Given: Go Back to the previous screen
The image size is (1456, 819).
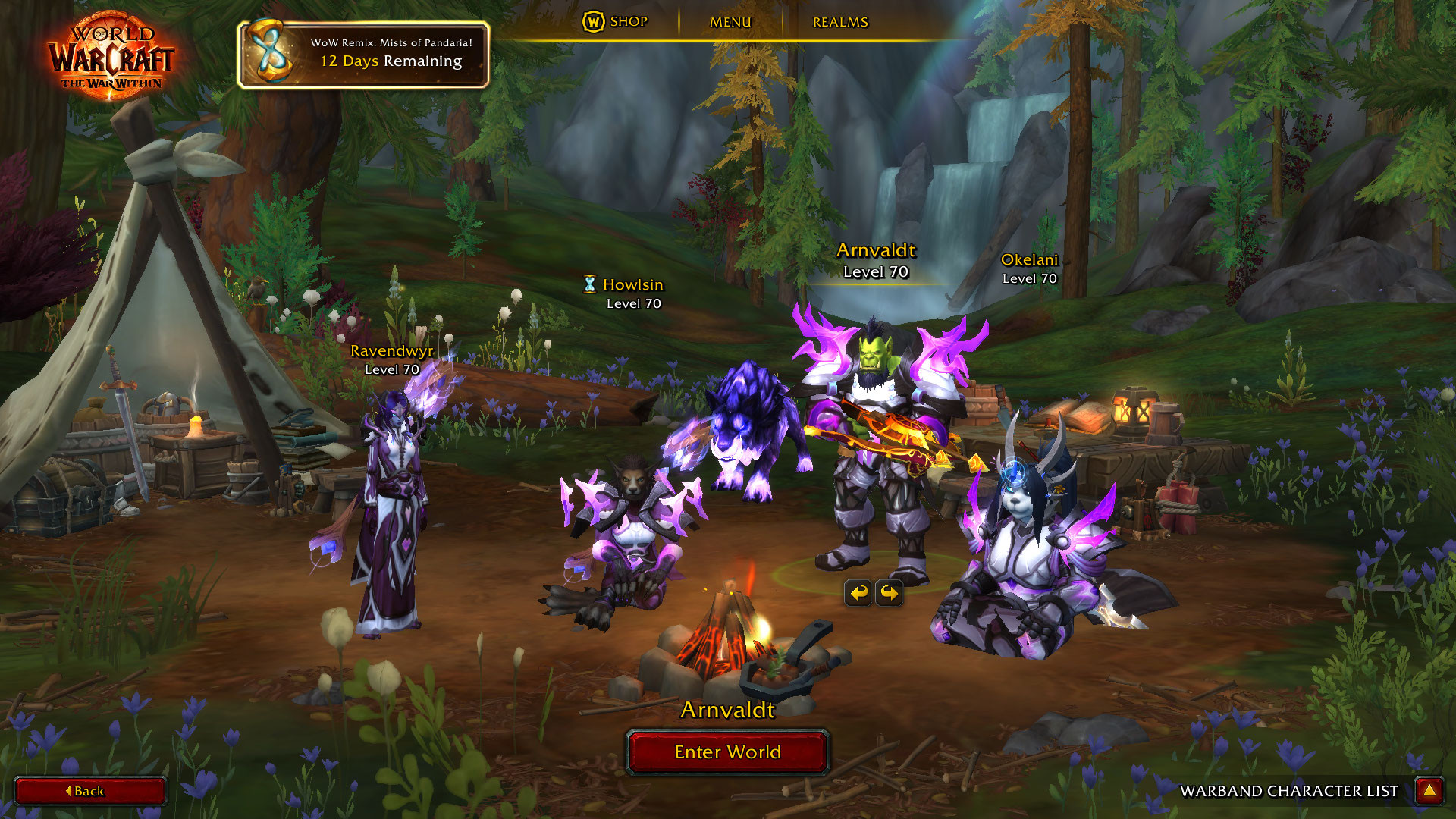Looking at the screenshot, I should pos(89,791).
